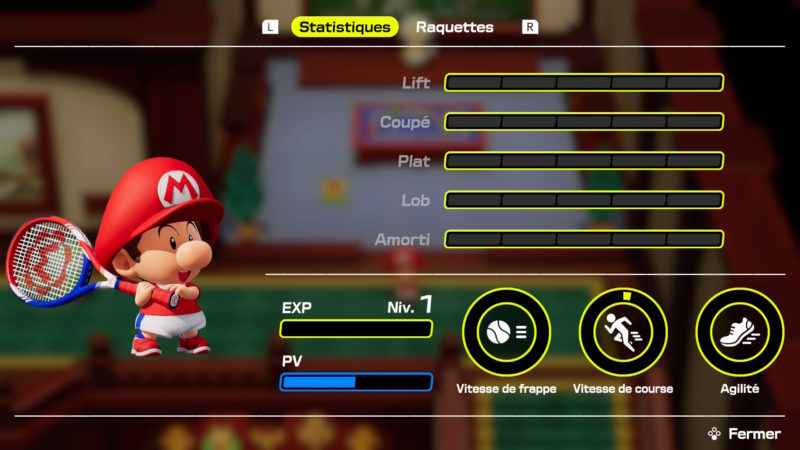Switch to the Raquettes tab
The width and height of the screenshot is (800, 450).
[454, 27]
